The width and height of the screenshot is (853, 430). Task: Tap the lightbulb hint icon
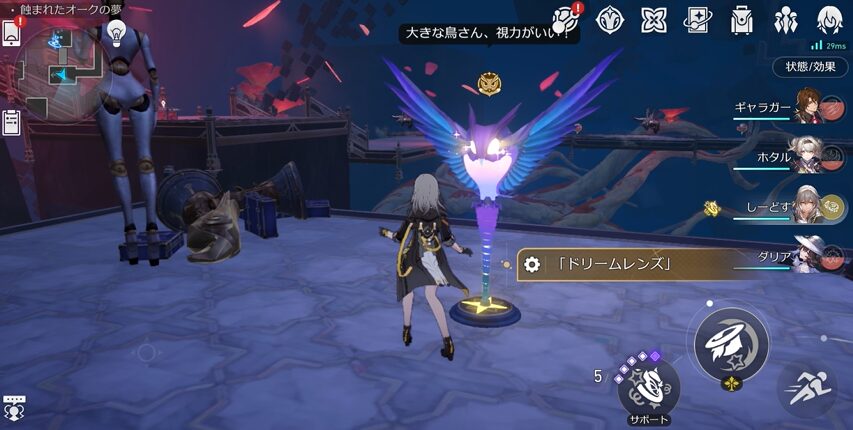click(x=116, y=34)
